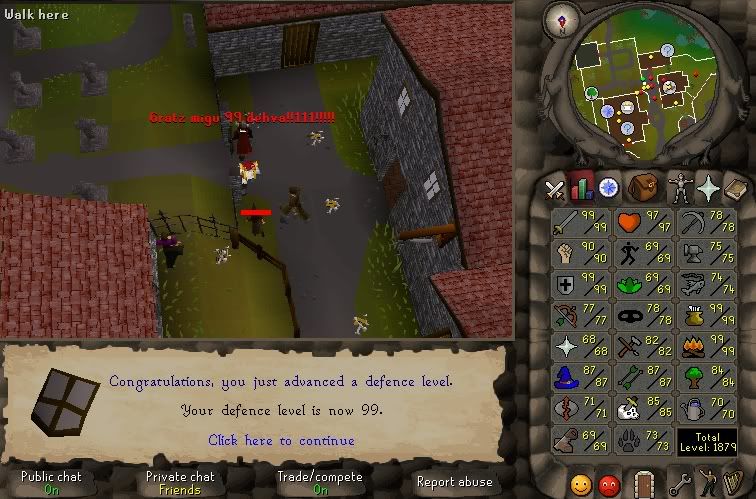Open the inventory backpack tab
756x499 pixels.
[x=642, y=187]
